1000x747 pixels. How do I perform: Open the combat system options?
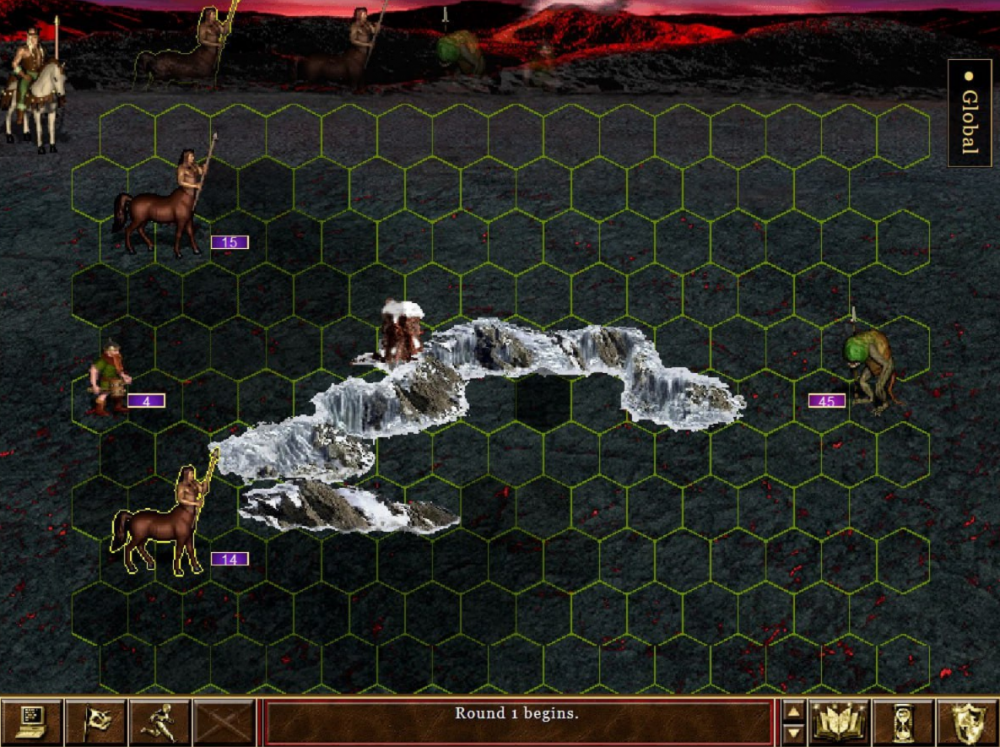[x=31, y=721]
